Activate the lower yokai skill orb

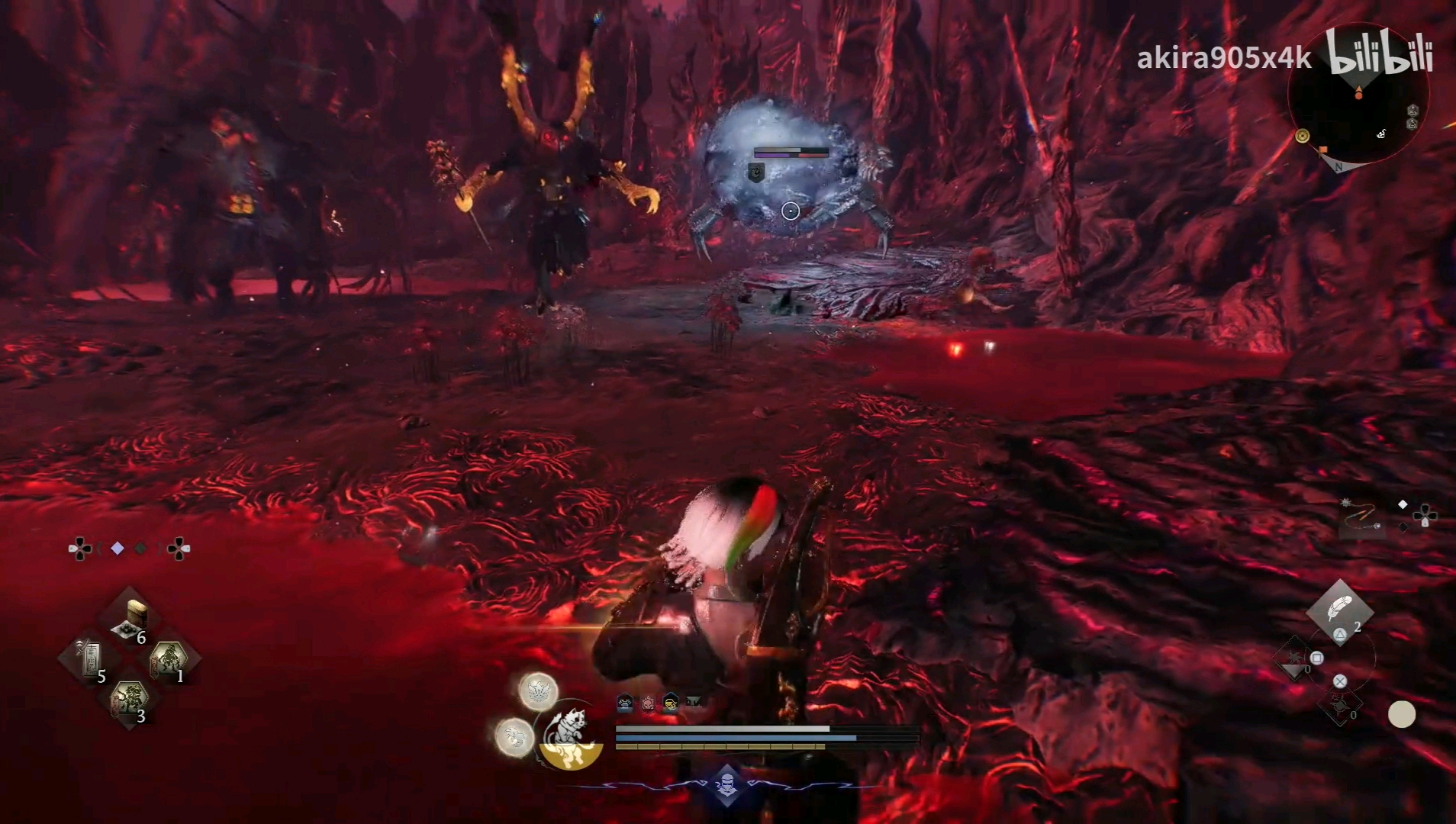tap(514, 737)
